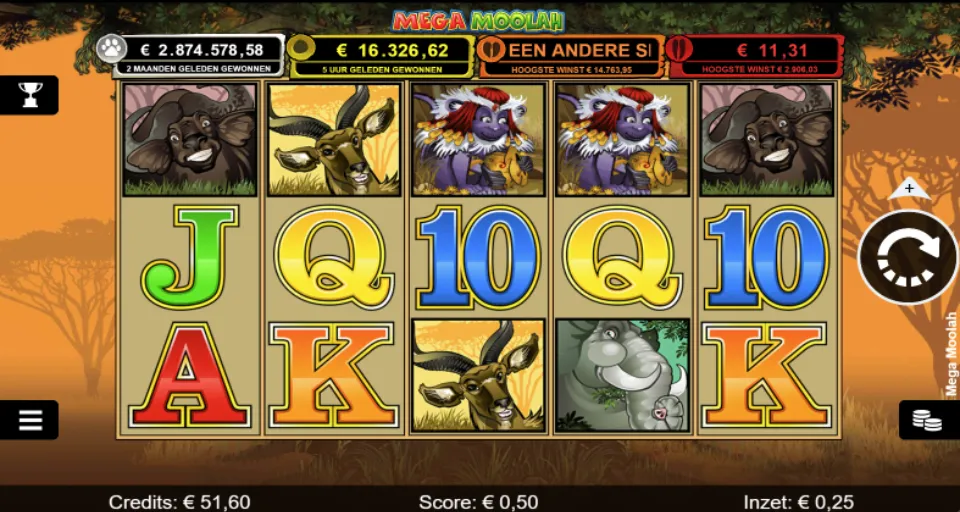This screenshot has height=512, width=960.
Task: View the Mega jackpot € 2.874.578,58 panel
Action: [190, 55]
